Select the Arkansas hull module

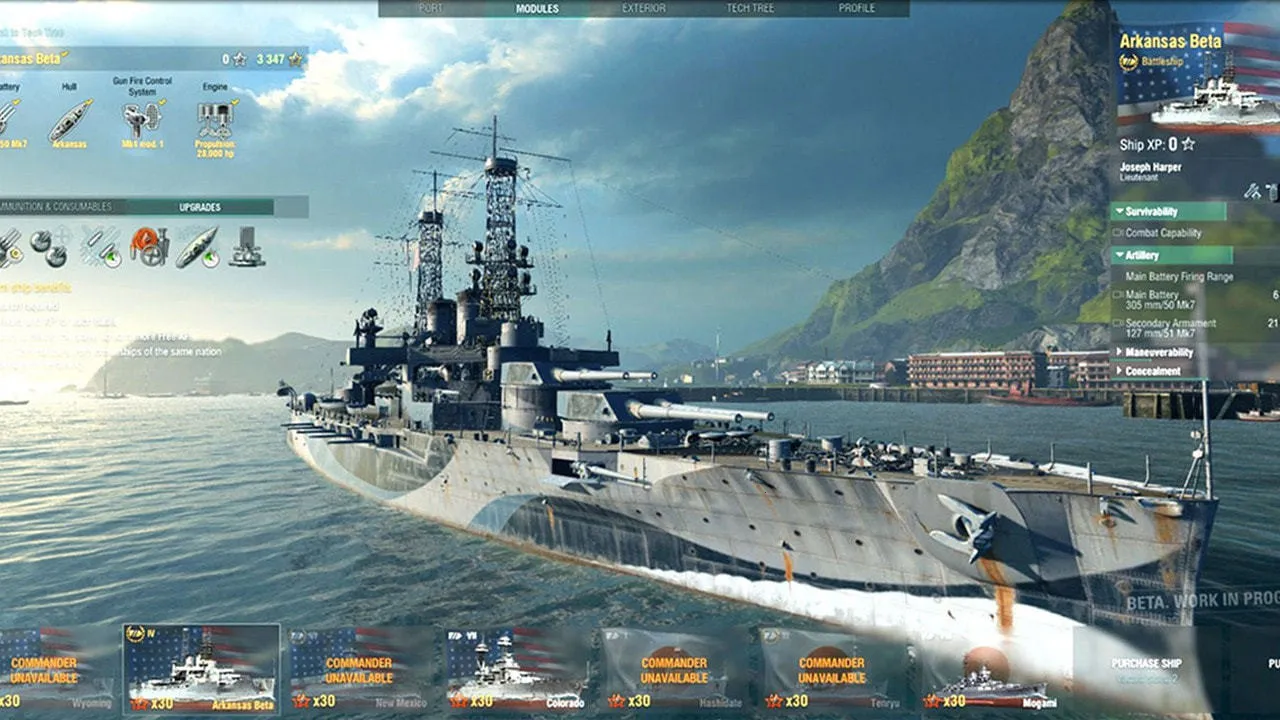69,120
